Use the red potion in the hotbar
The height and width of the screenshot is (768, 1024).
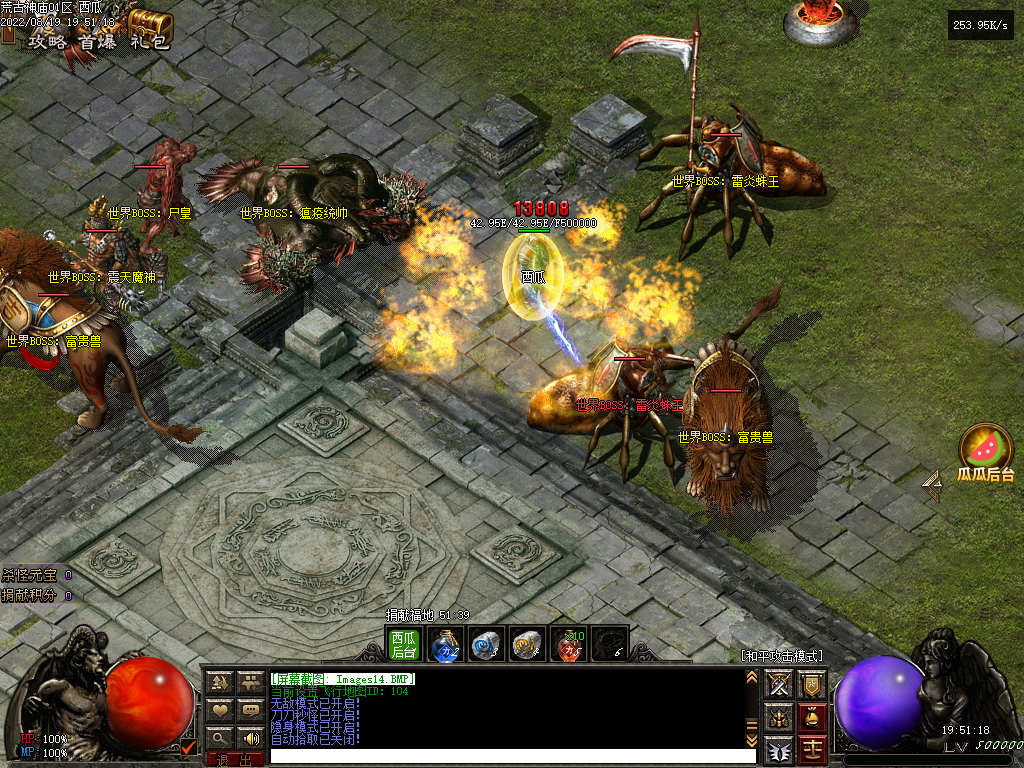point(568,645)
